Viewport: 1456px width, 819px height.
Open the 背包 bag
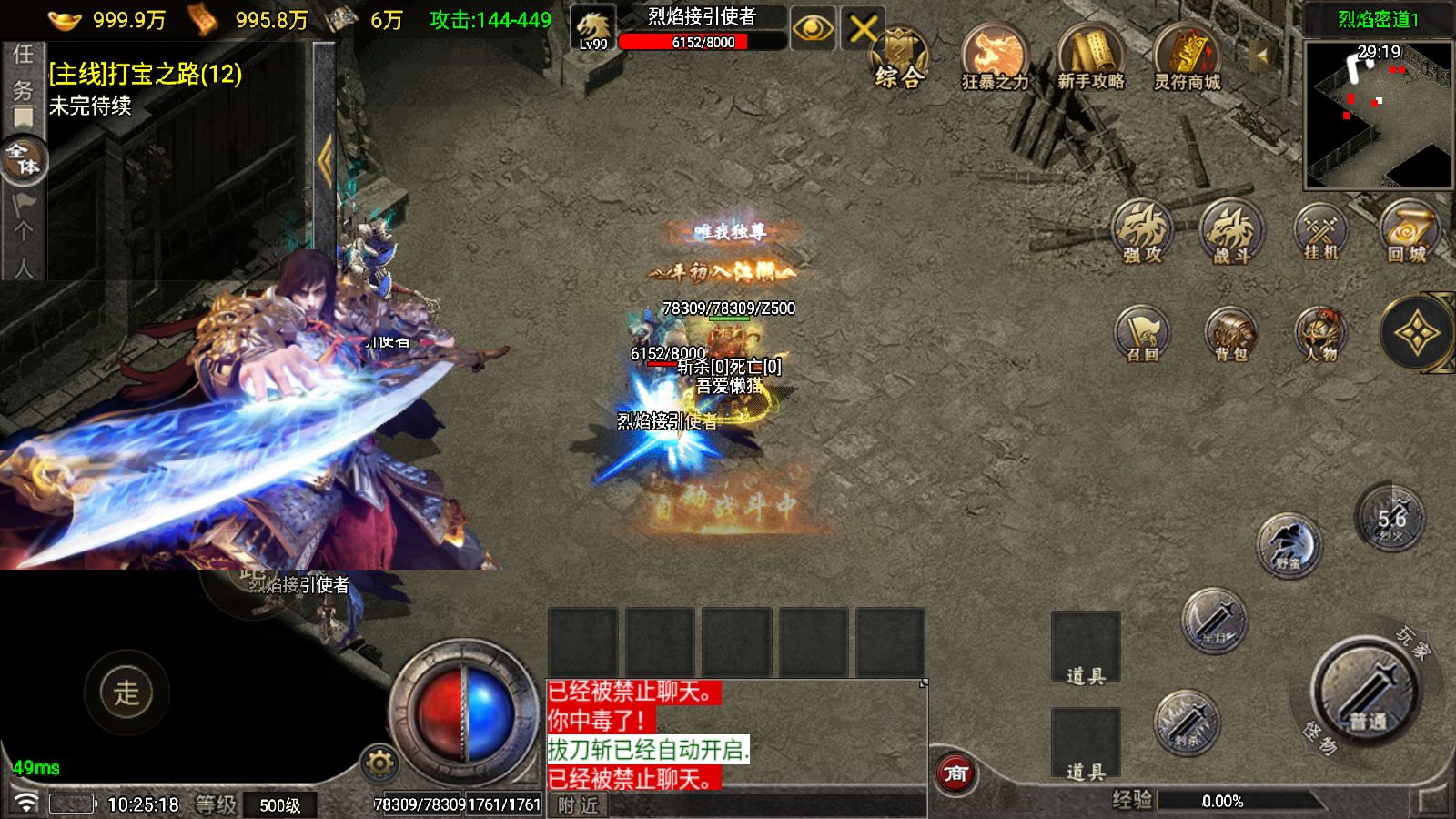[x=1231, y=333]
